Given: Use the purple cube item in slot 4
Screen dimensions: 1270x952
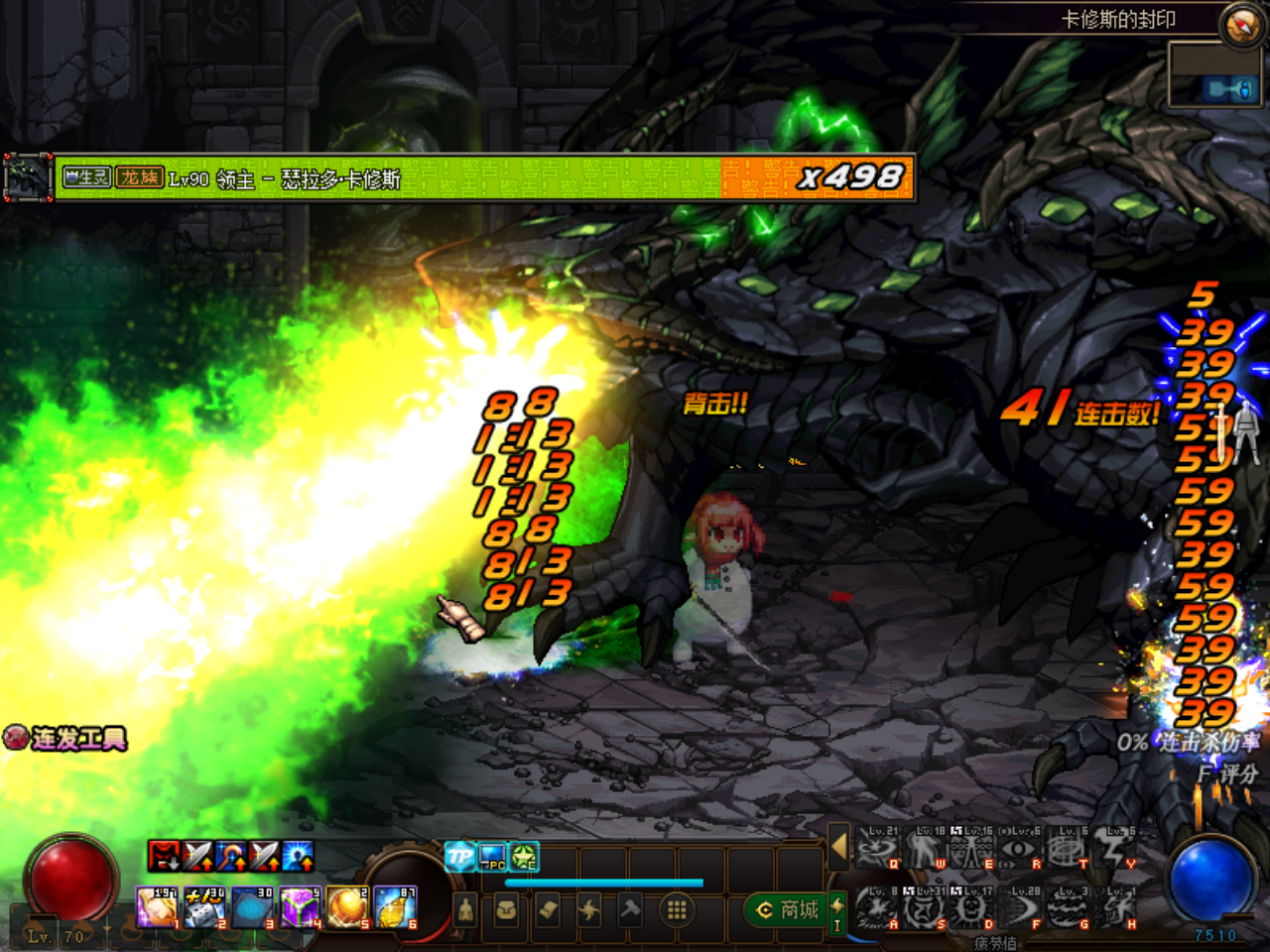Looking at the screenshot, I should 298,907.
